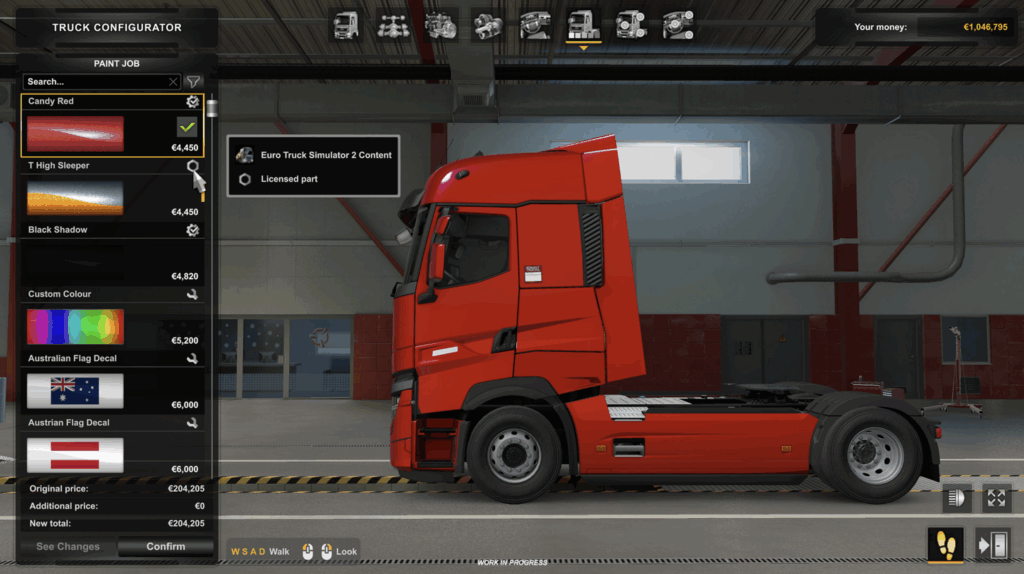Choose the T High Sleeper paint job
Viewport: 1024px width, 574px height.
[75, 198]
